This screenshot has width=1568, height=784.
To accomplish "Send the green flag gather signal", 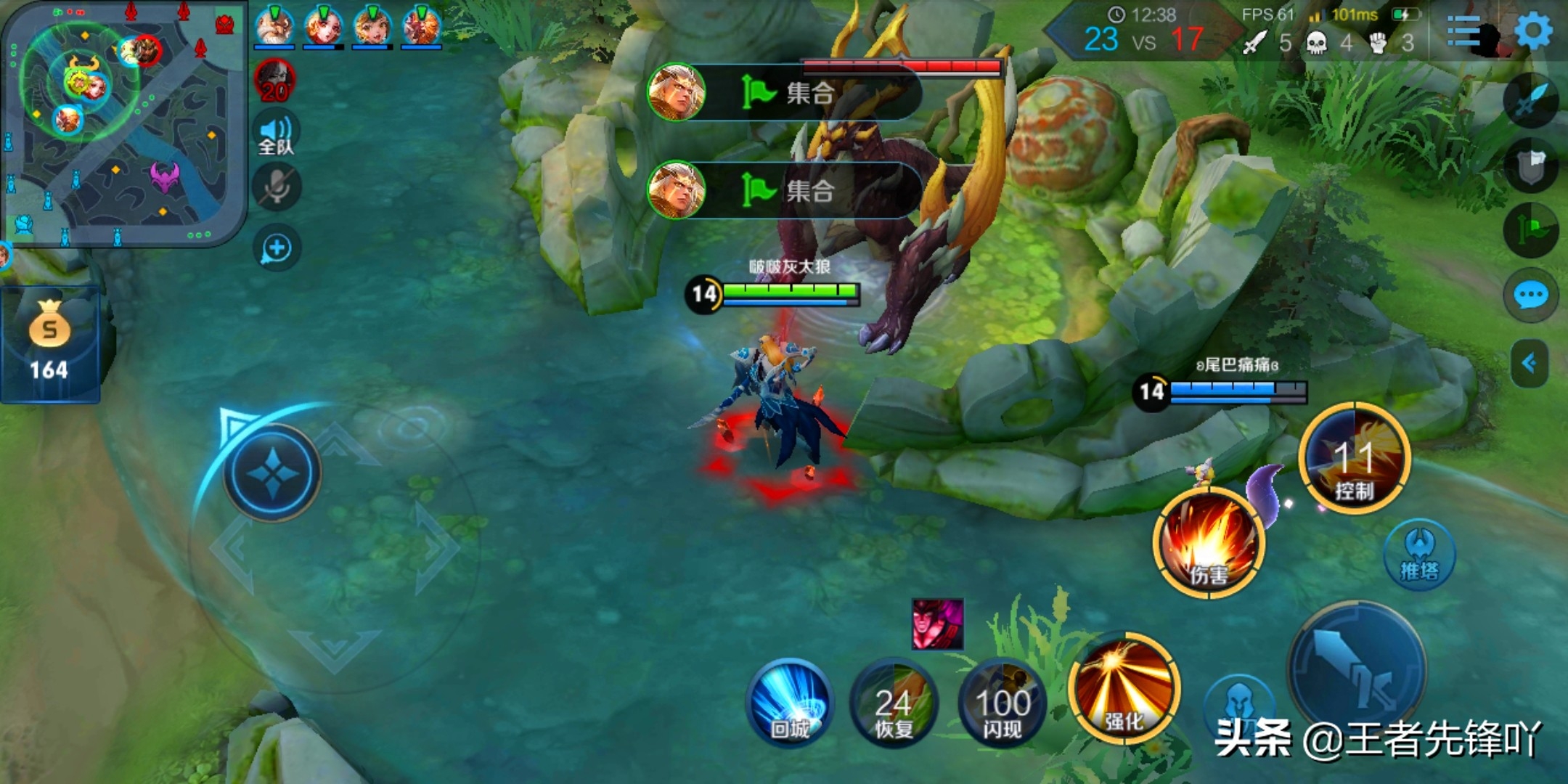I will [1530, 231].
